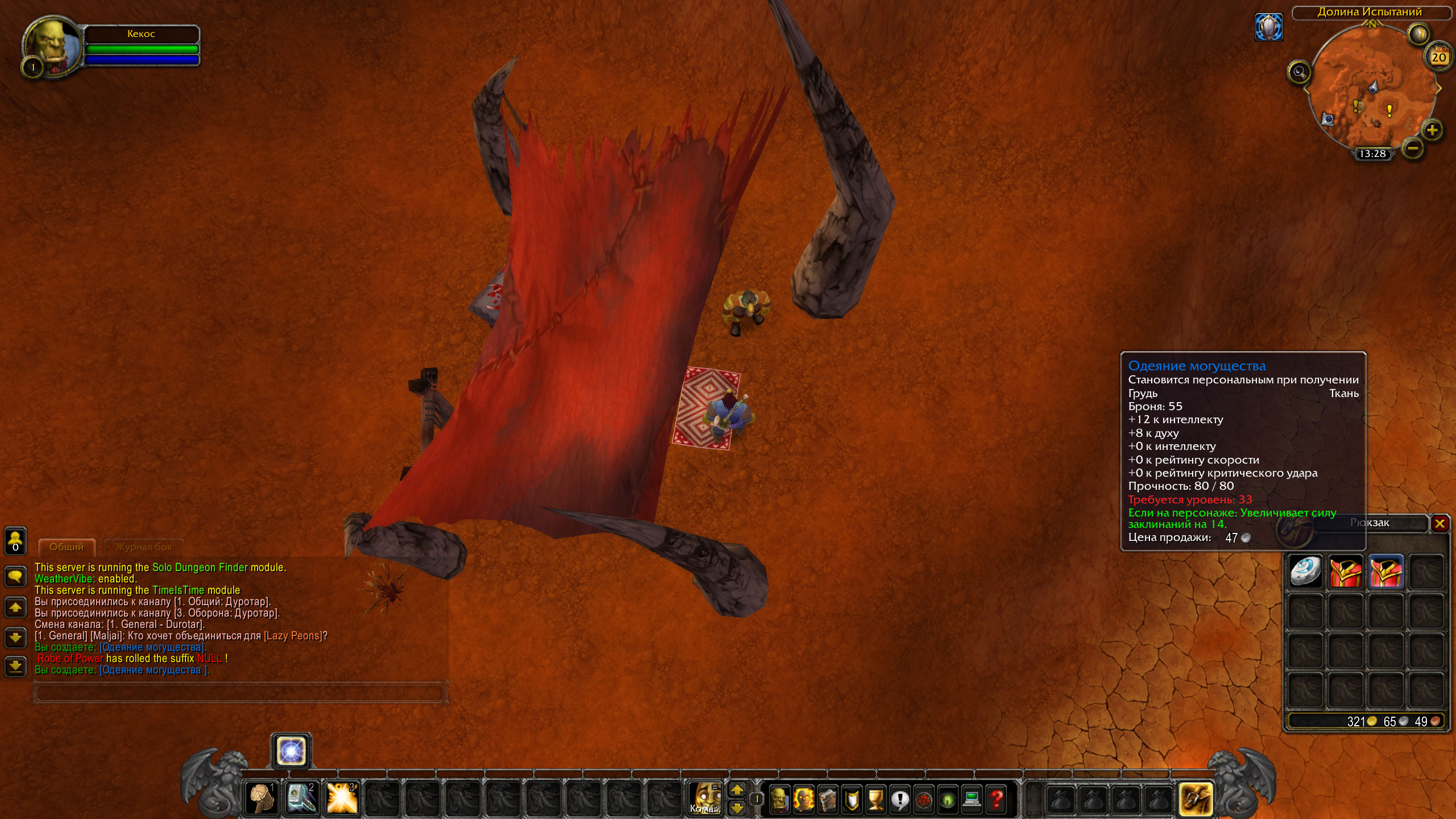Select the white round stone in the bag
The image size is (1456, 819).
point(1305,572)
